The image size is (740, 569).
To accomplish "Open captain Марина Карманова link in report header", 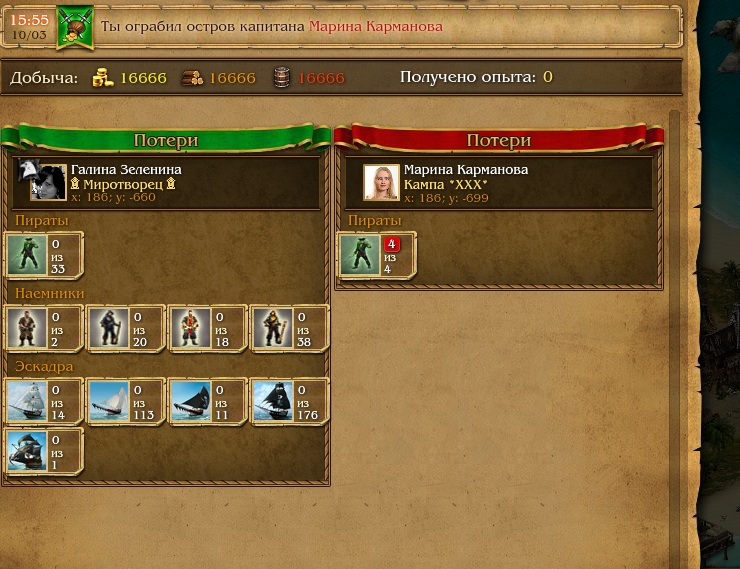I will click(375, 26).
